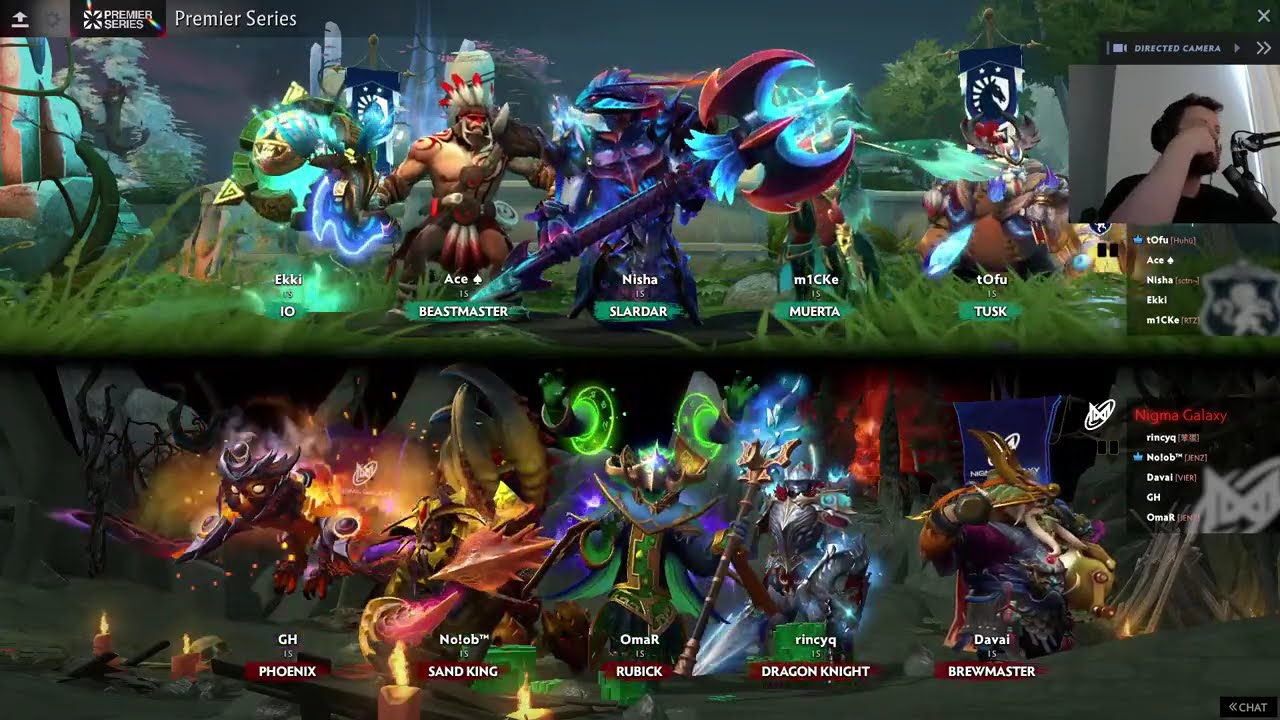The height and width of the screenshot is (720, 1280).
Task: Choose No!ob in the Nigma Galaxy list
Action: pos(1164,457)
